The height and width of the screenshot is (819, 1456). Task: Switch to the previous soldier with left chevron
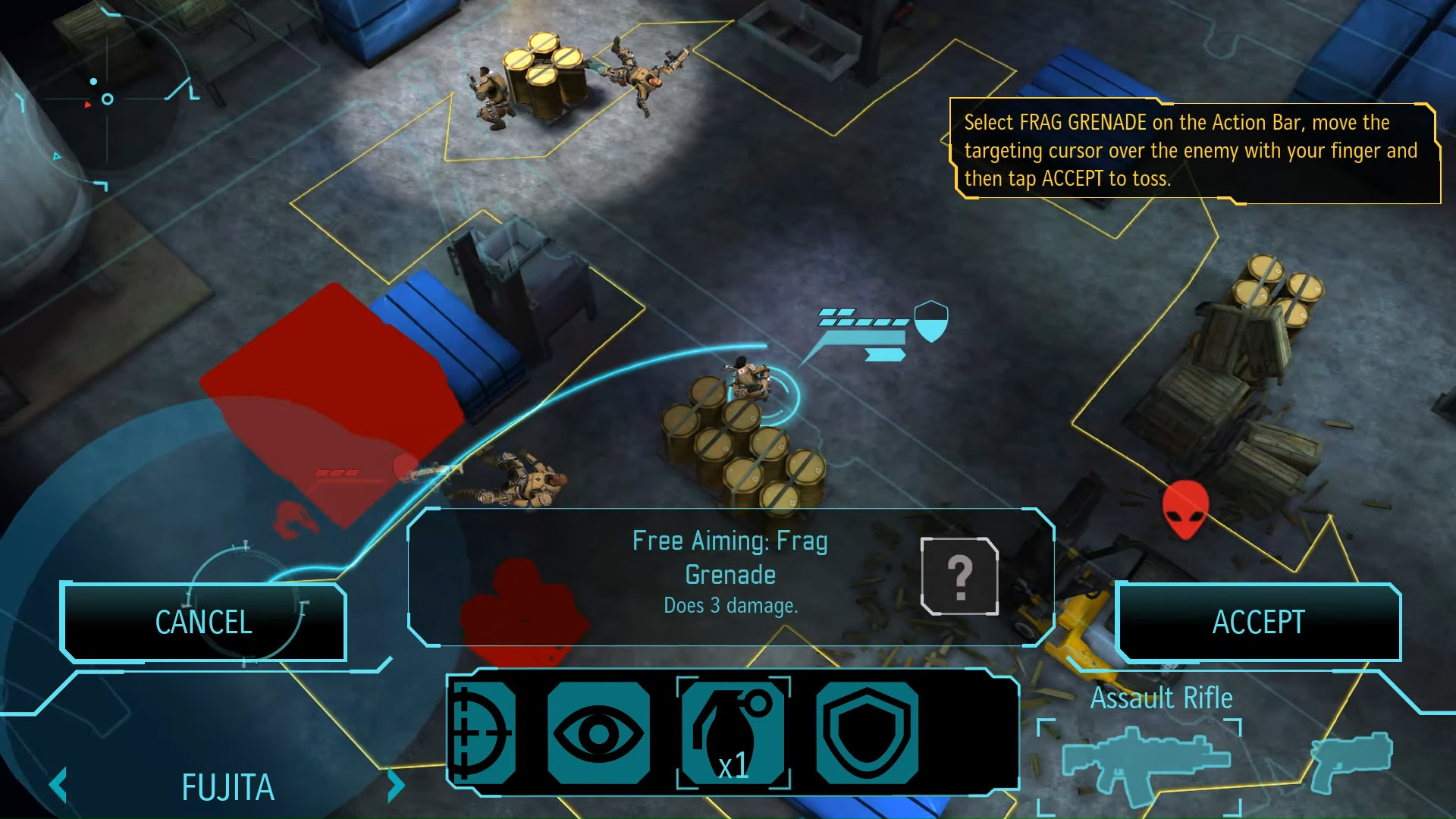click(x=58, y=786)
